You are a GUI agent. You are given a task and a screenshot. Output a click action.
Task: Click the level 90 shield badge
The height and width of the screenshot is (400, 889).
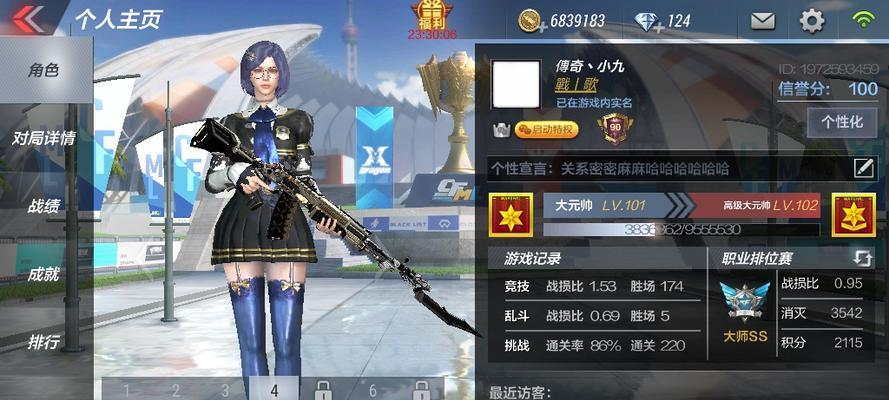[613, 128]
